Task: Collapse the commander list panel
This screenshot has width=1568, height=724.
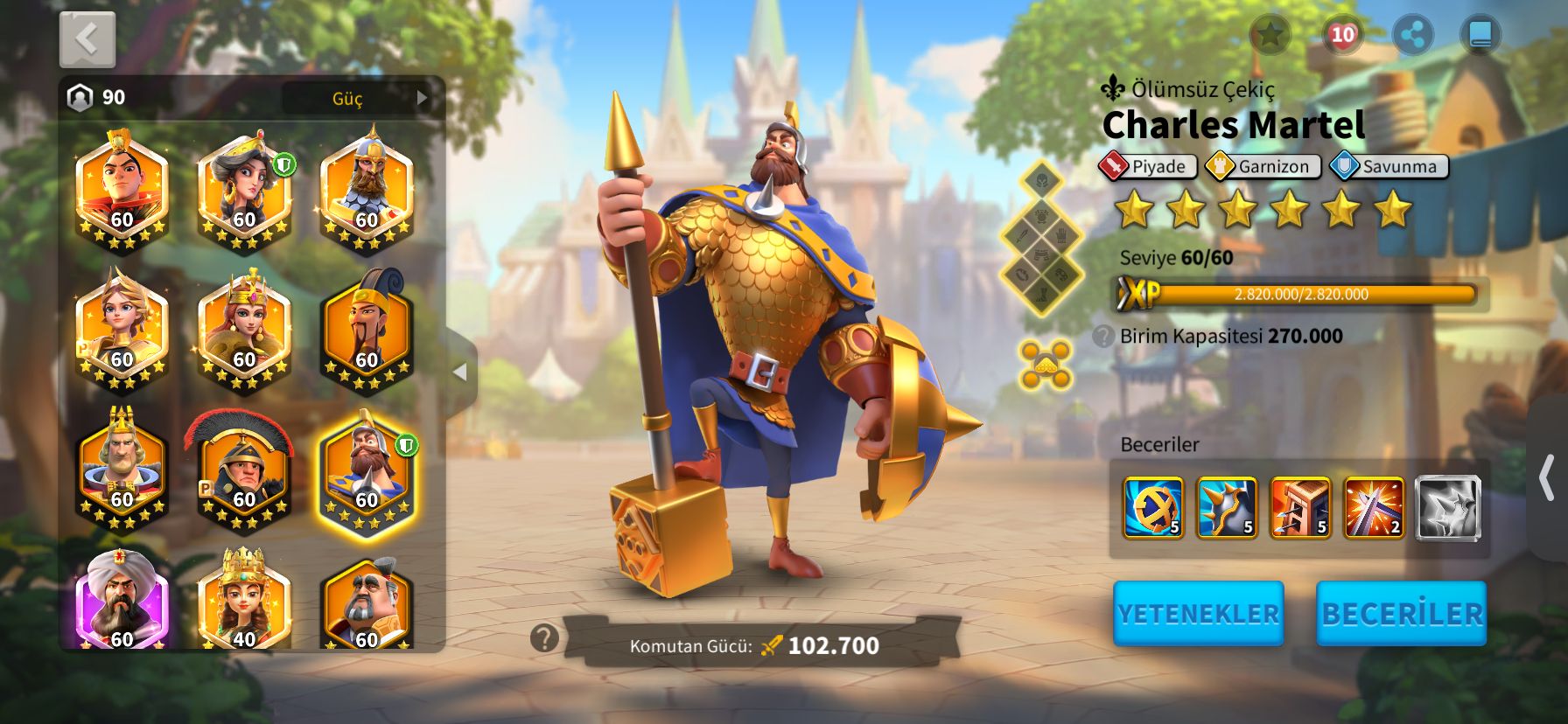Action: click(460, 372)
